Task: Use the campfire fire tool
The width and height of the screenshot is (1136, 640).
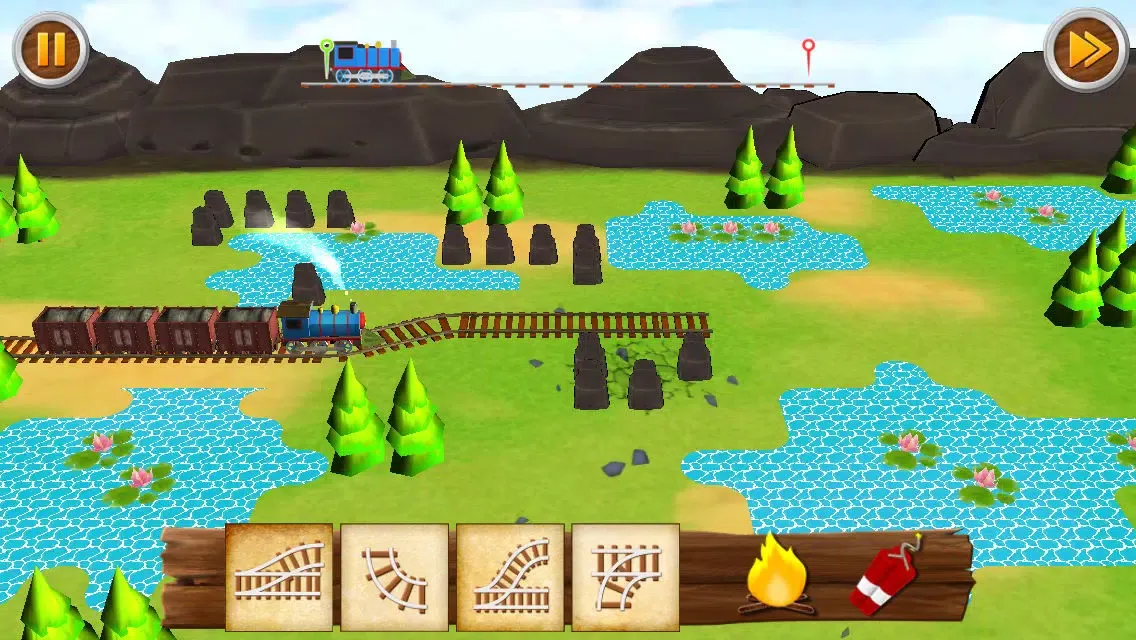Action: (x=776, y=575)
